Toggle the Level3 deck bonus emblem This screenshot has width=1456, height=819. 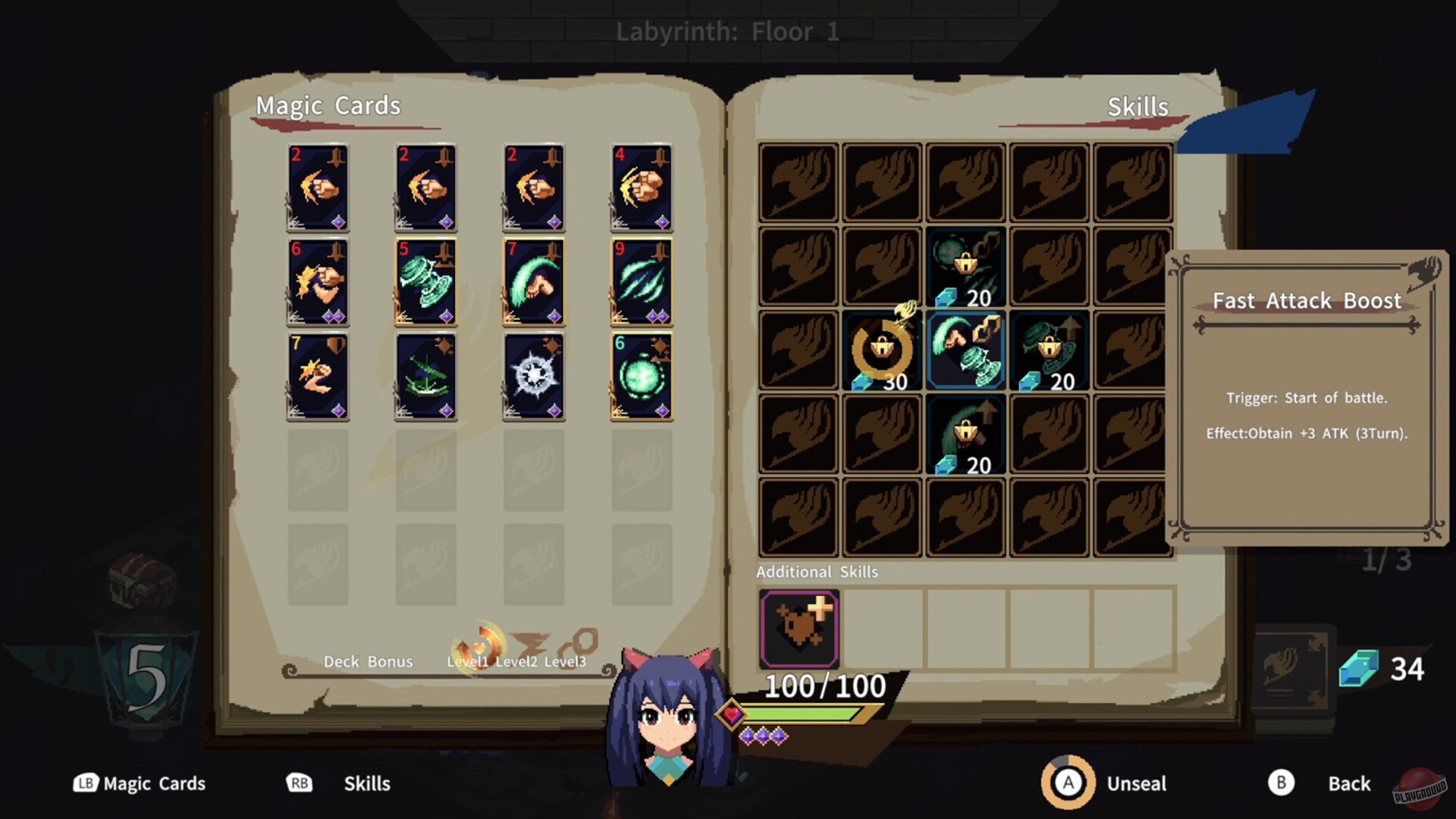tap(576, 641)
